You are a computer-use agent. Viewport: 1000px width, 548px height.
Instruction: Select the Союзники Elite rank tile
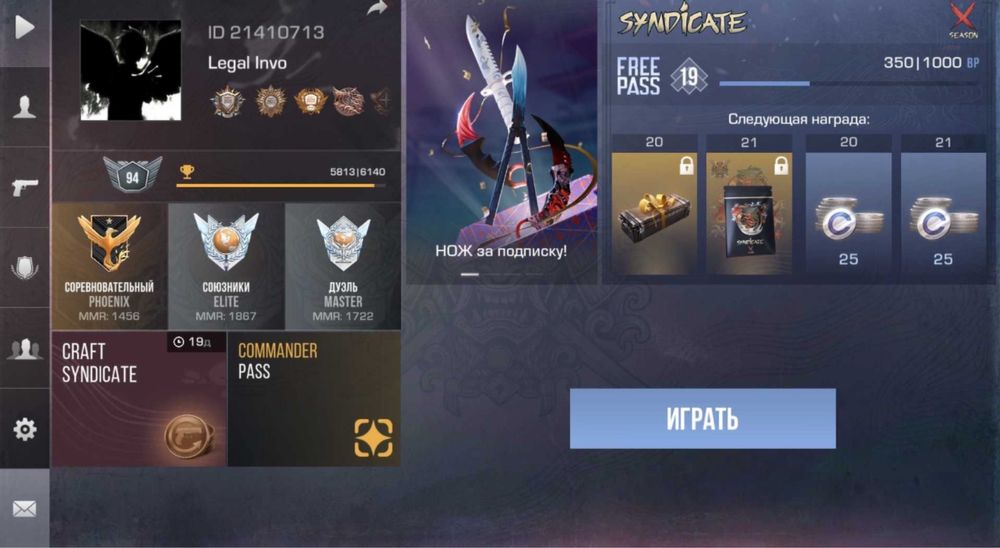226,266
